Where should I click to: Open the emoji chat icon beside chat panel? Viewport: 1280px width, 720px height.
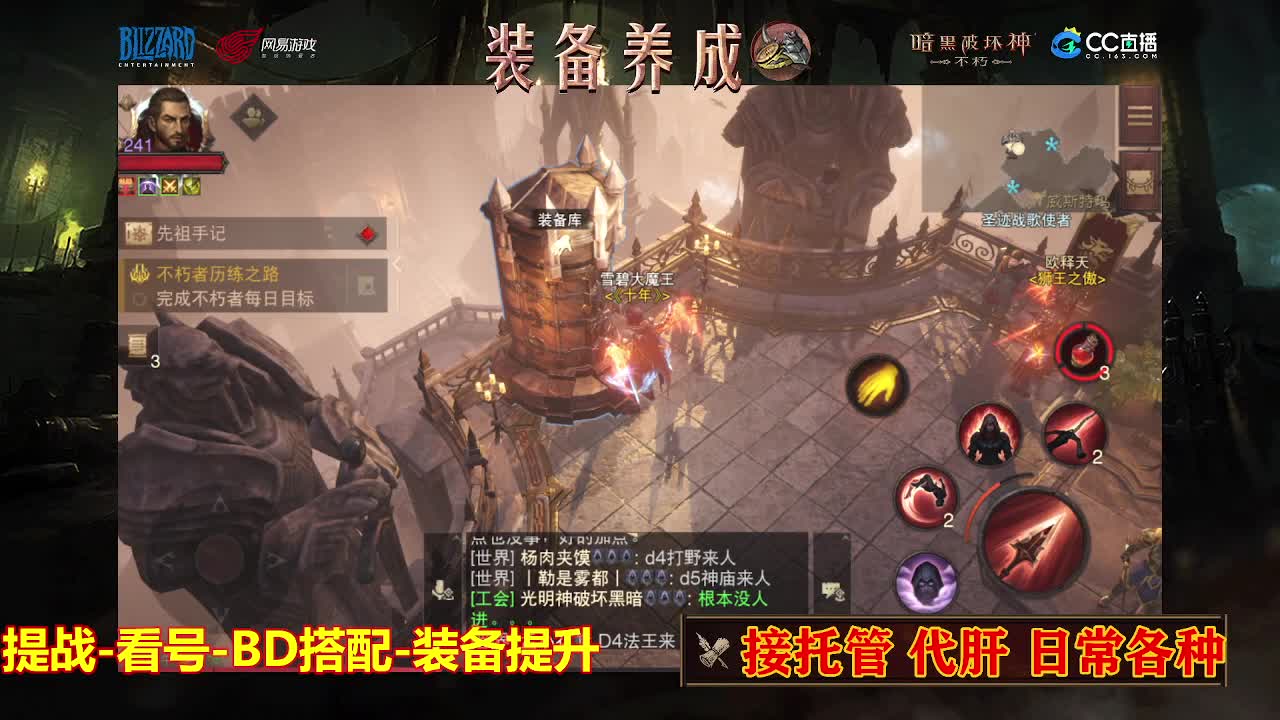(833, 589)
